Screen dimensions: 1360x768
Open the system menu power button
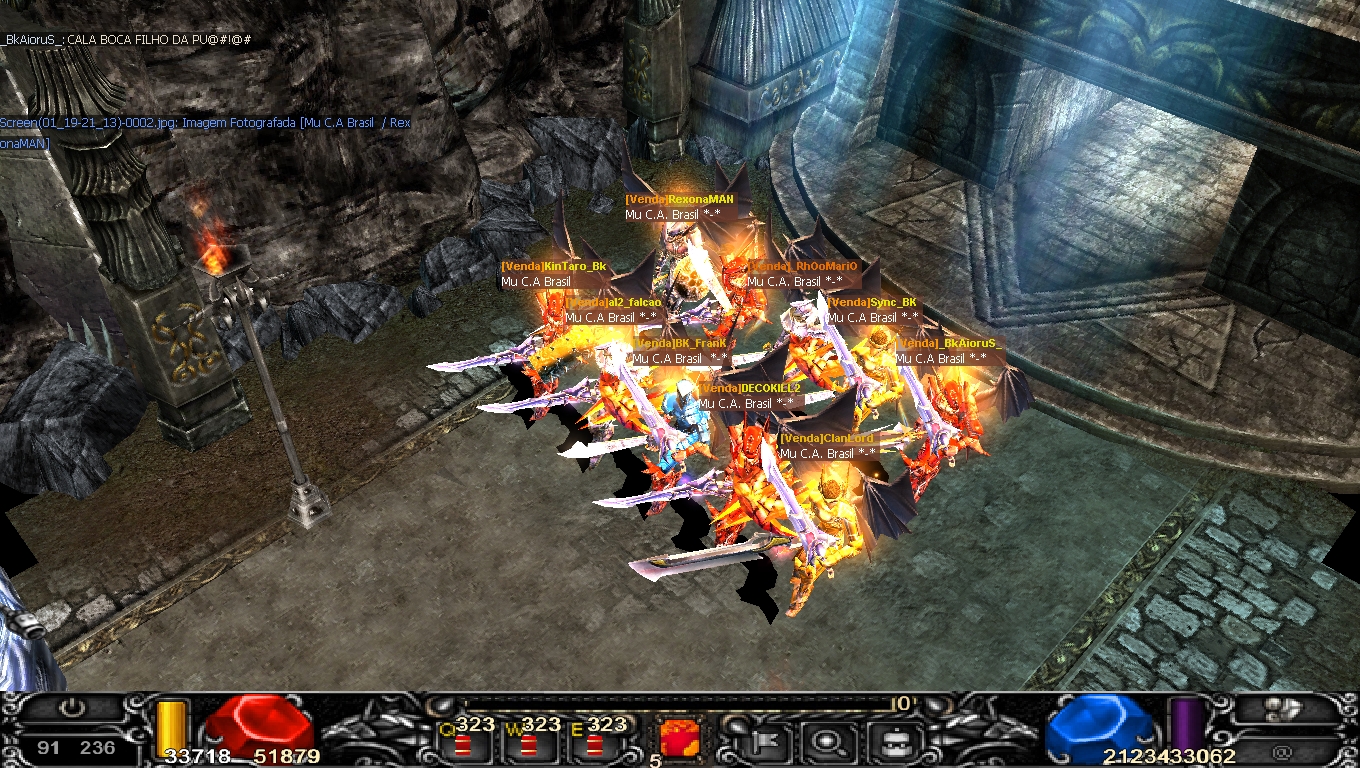(72, 709)
